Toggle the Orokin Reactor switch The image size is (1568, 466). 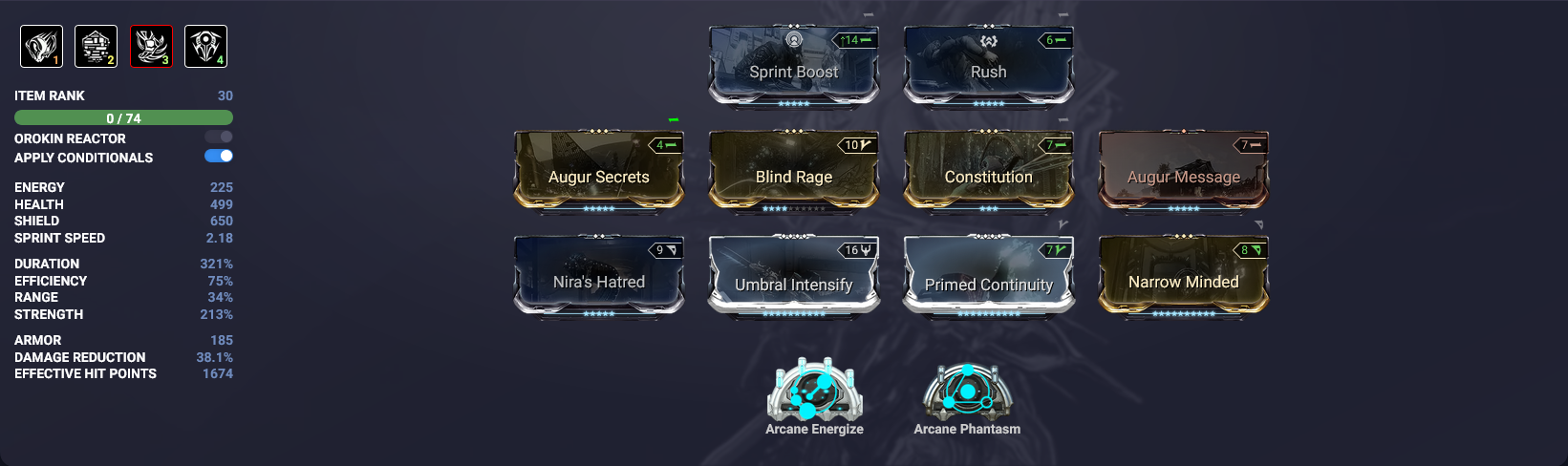point(219,138)
